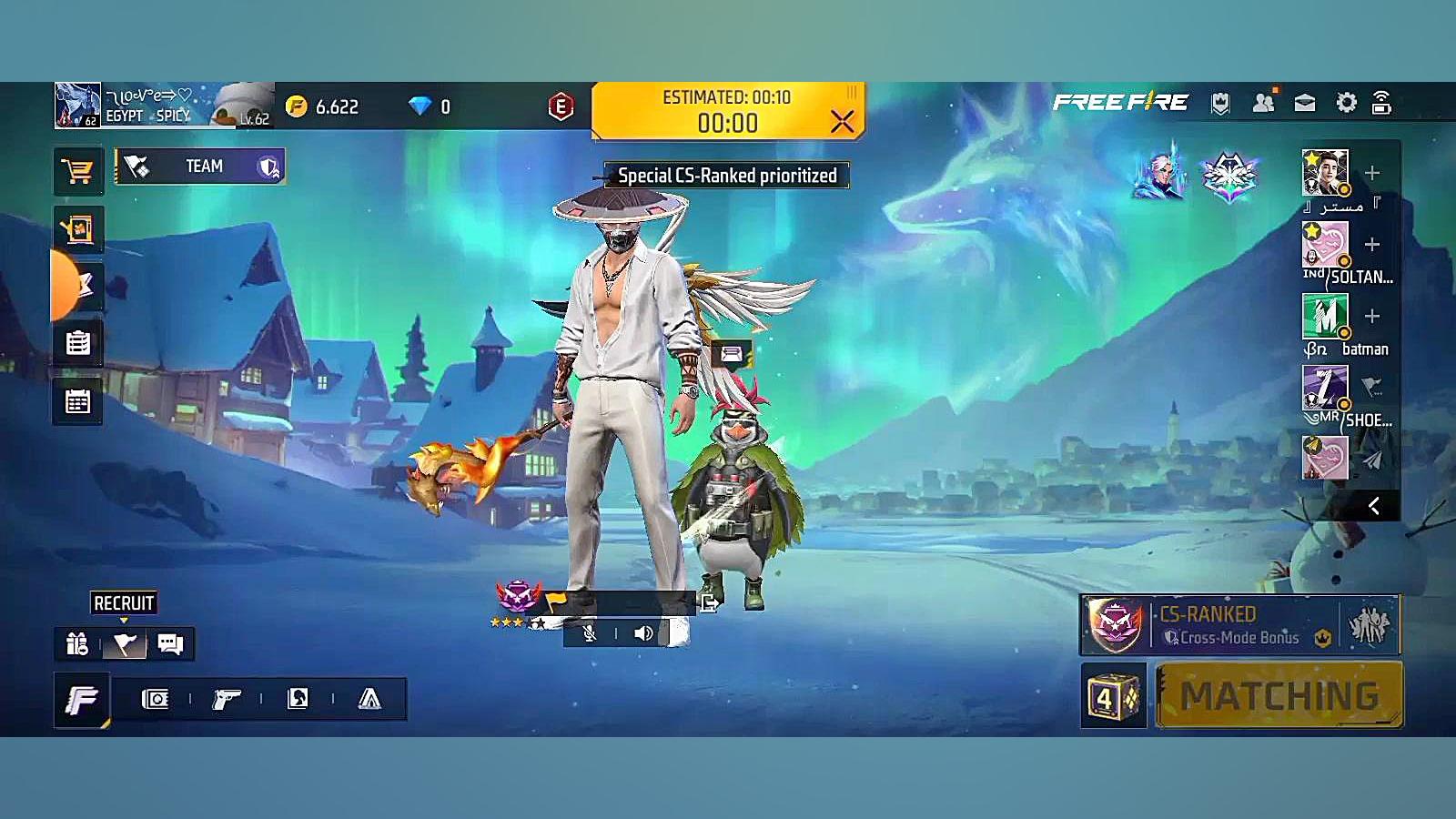Open the weapons pistol icon menu

tap(226, 699)
